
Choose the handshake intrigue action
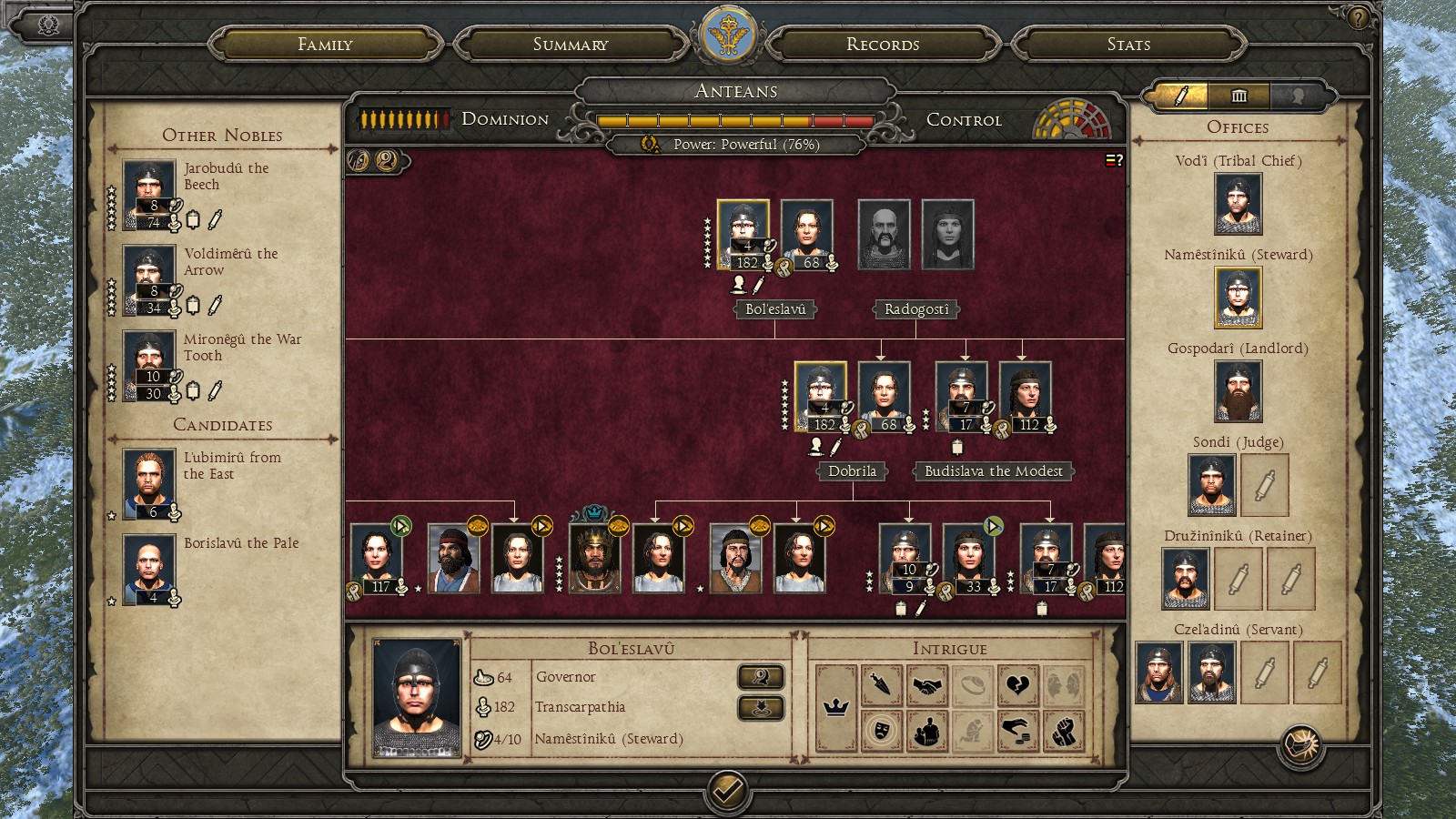coord(926,684)
